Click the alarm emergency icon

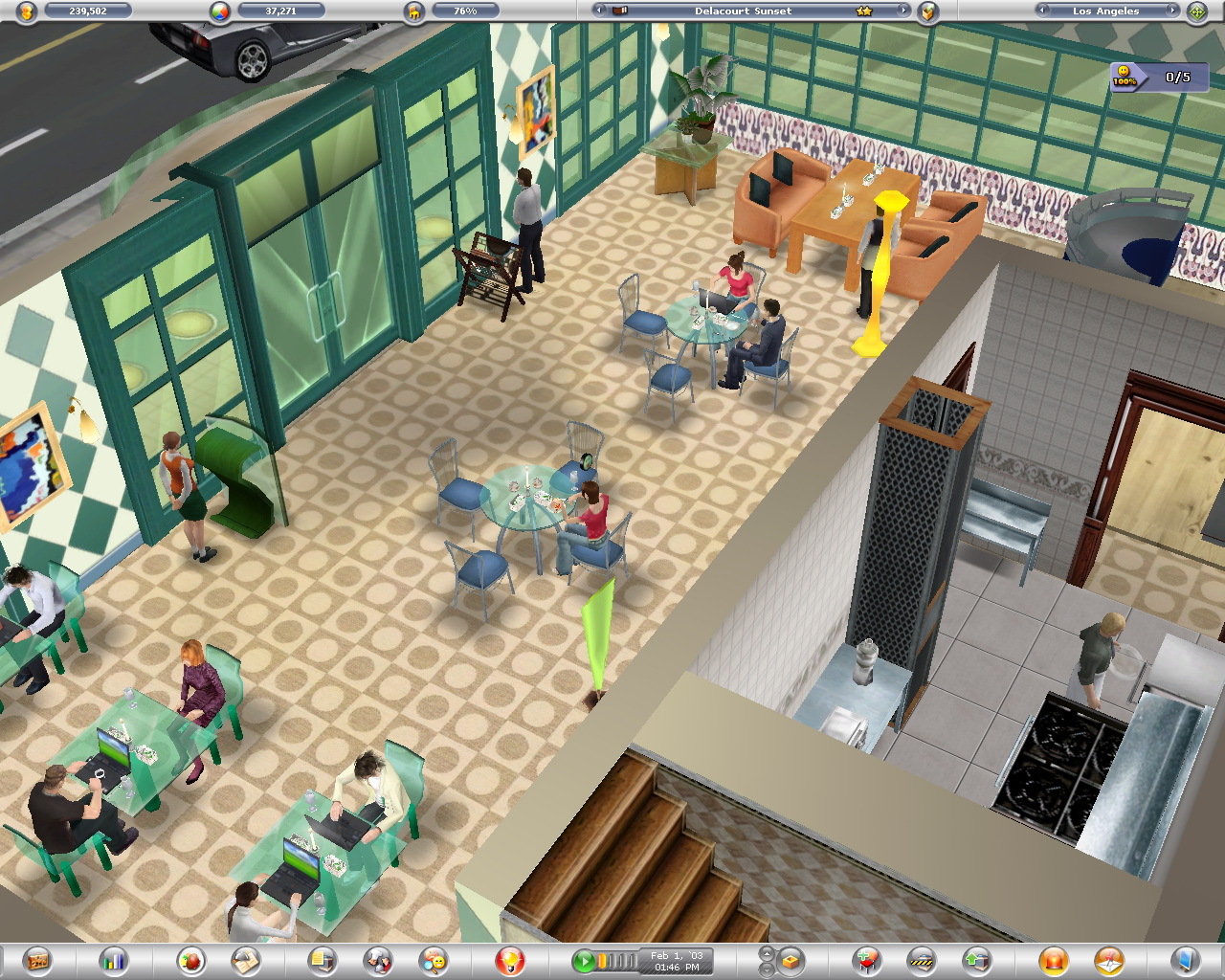pos(1053,962)
